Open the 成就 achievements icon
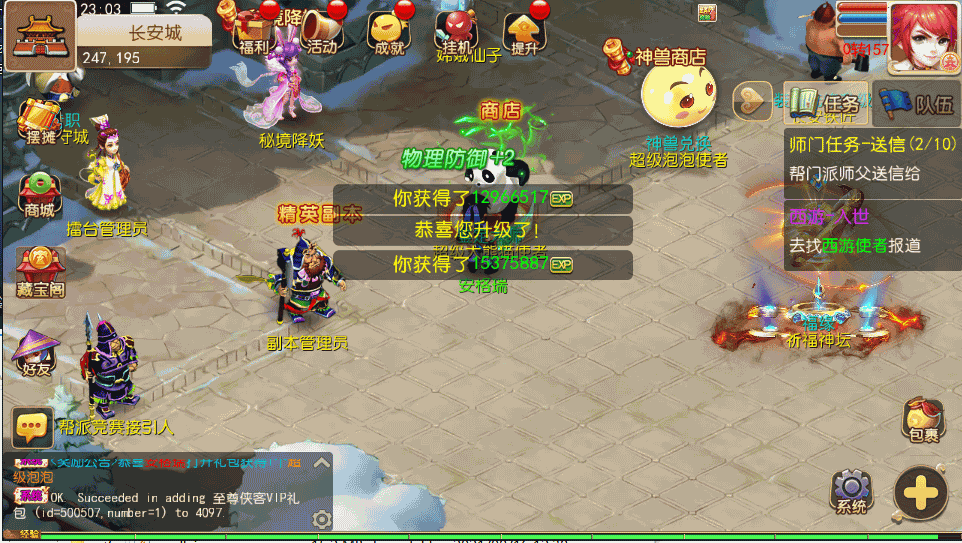 tap(388, 30)
